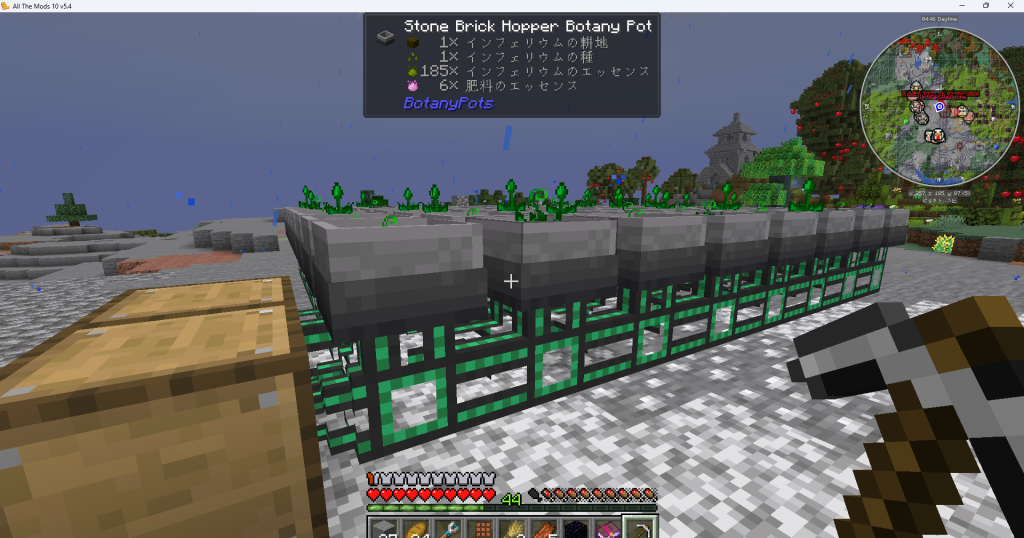Close the game window
This screenshot has width=1024, height=538.
[x=1009, y=6]
